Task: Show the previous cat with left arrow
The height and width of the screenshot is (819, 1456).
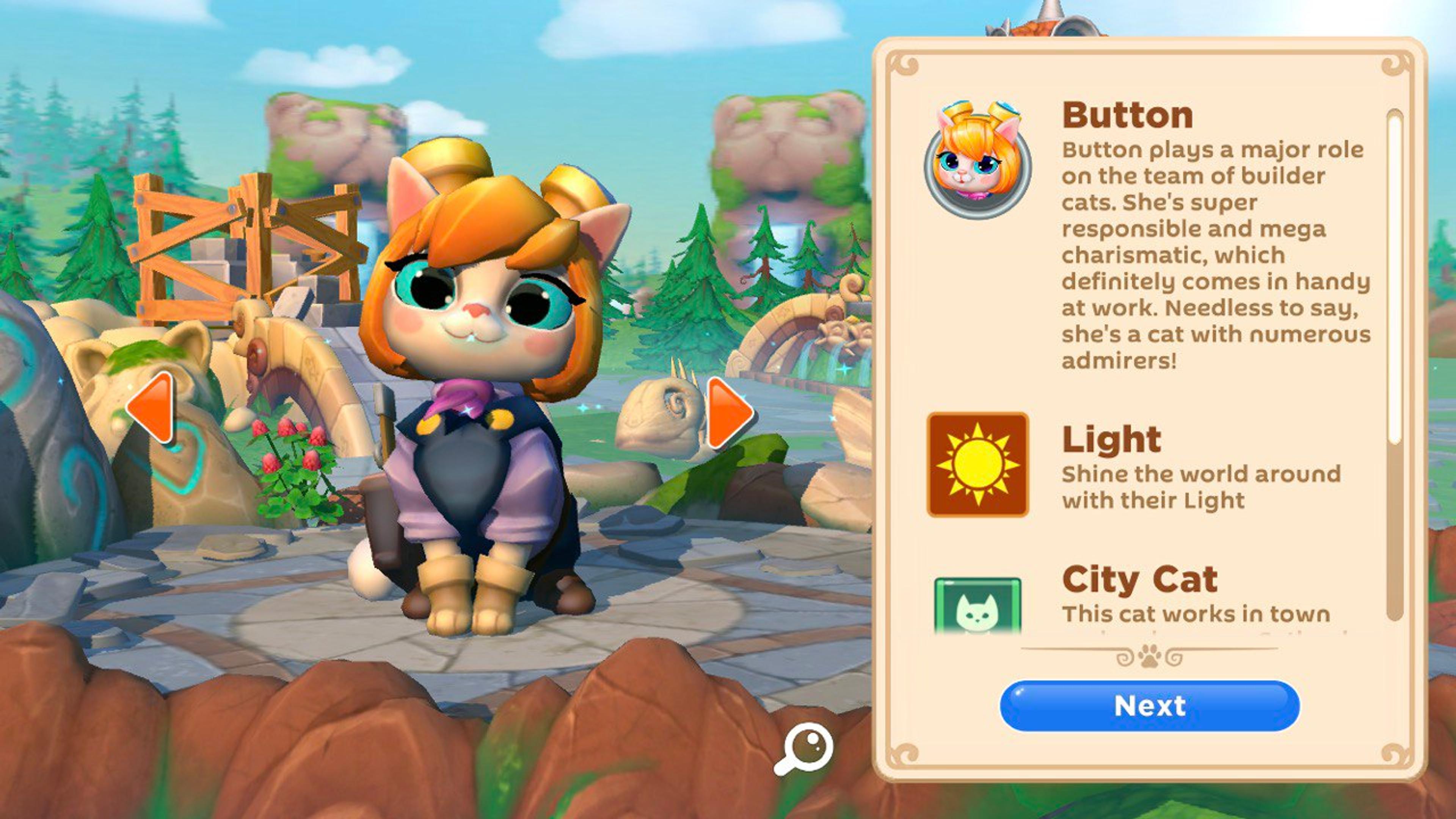Action: [151, 407]
